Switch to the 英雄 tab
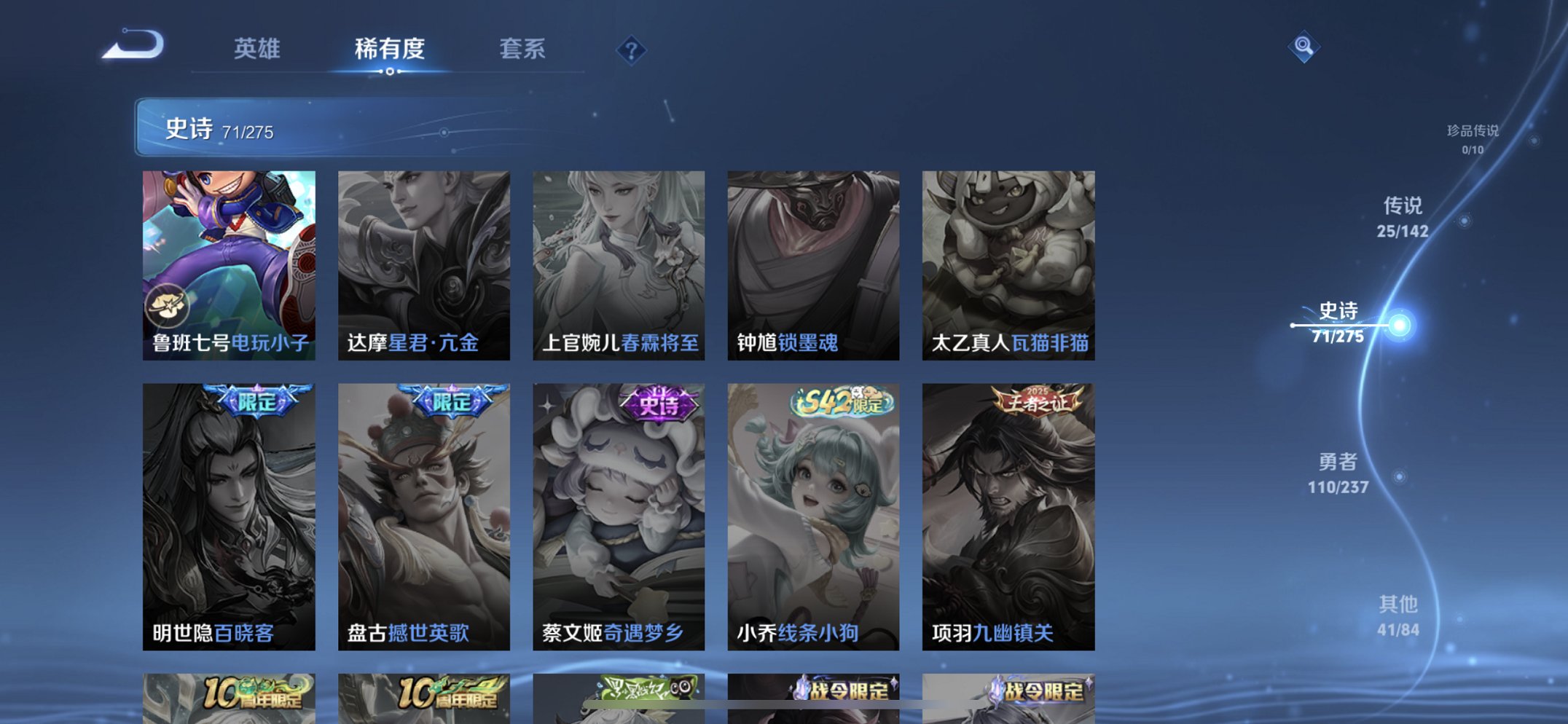 coord(256,49)
